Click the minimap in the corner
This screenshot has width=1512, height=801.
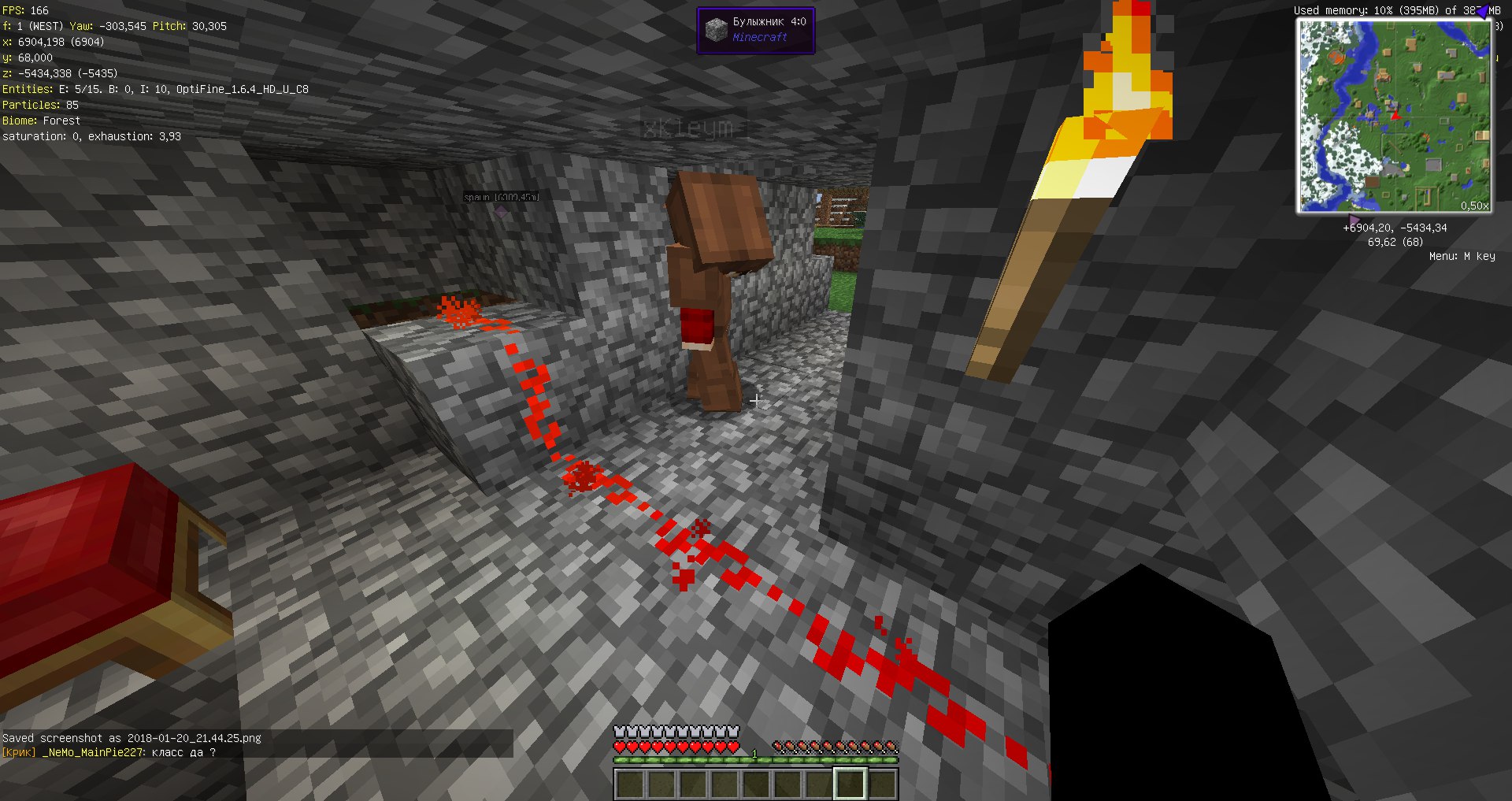tap(1394, 117)
